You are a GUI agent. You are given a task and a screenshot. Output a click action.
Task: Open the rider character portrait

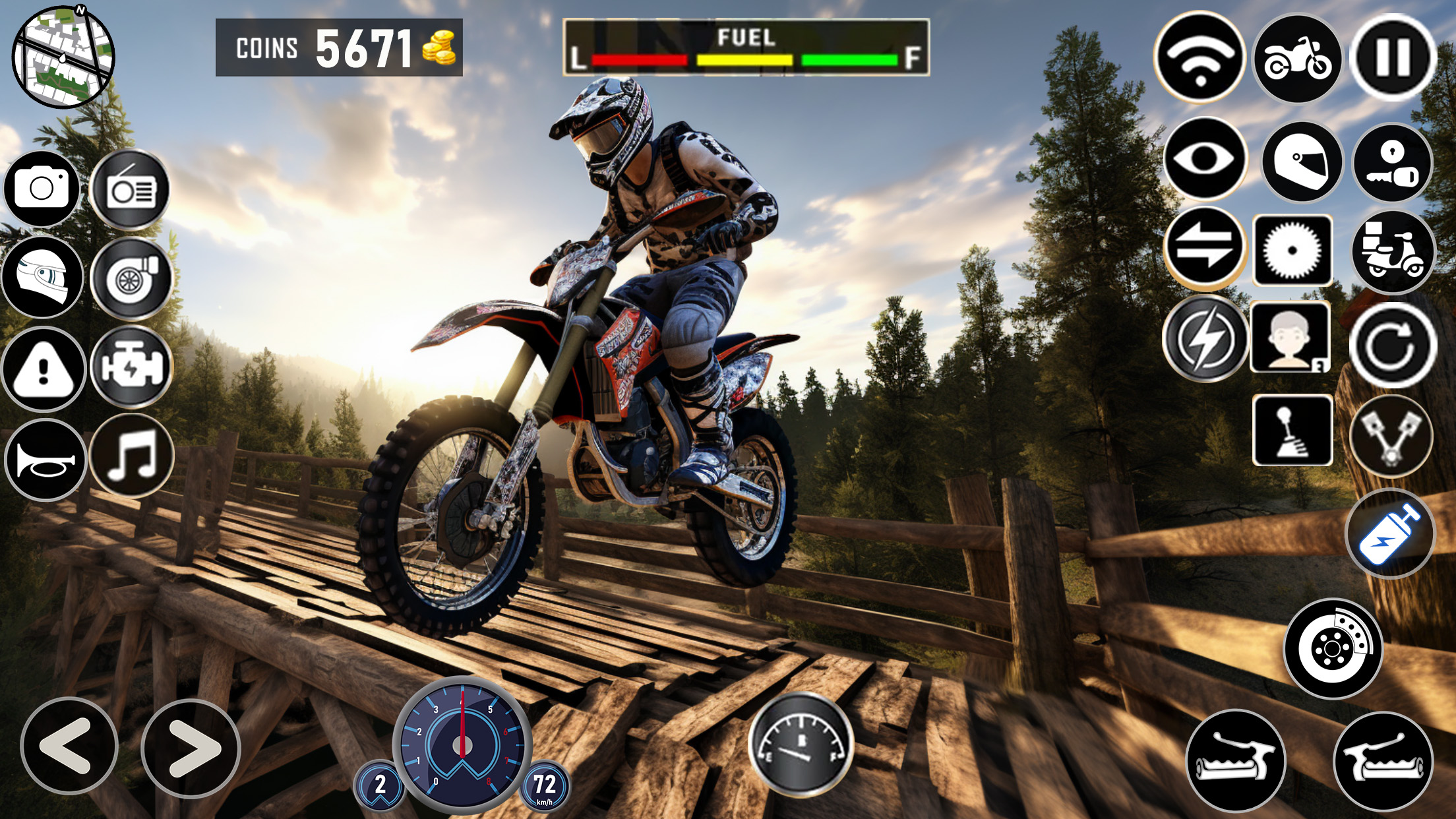pos(1290,338)
